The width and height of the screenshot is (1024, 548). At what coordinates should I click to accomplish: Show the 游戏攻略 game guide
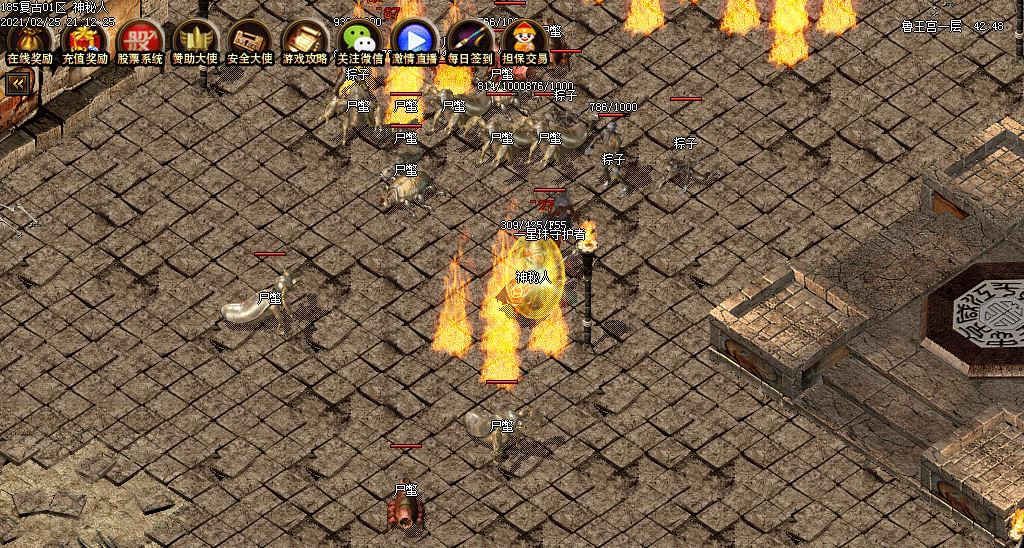pyautogui.click(x=305, y=41)
